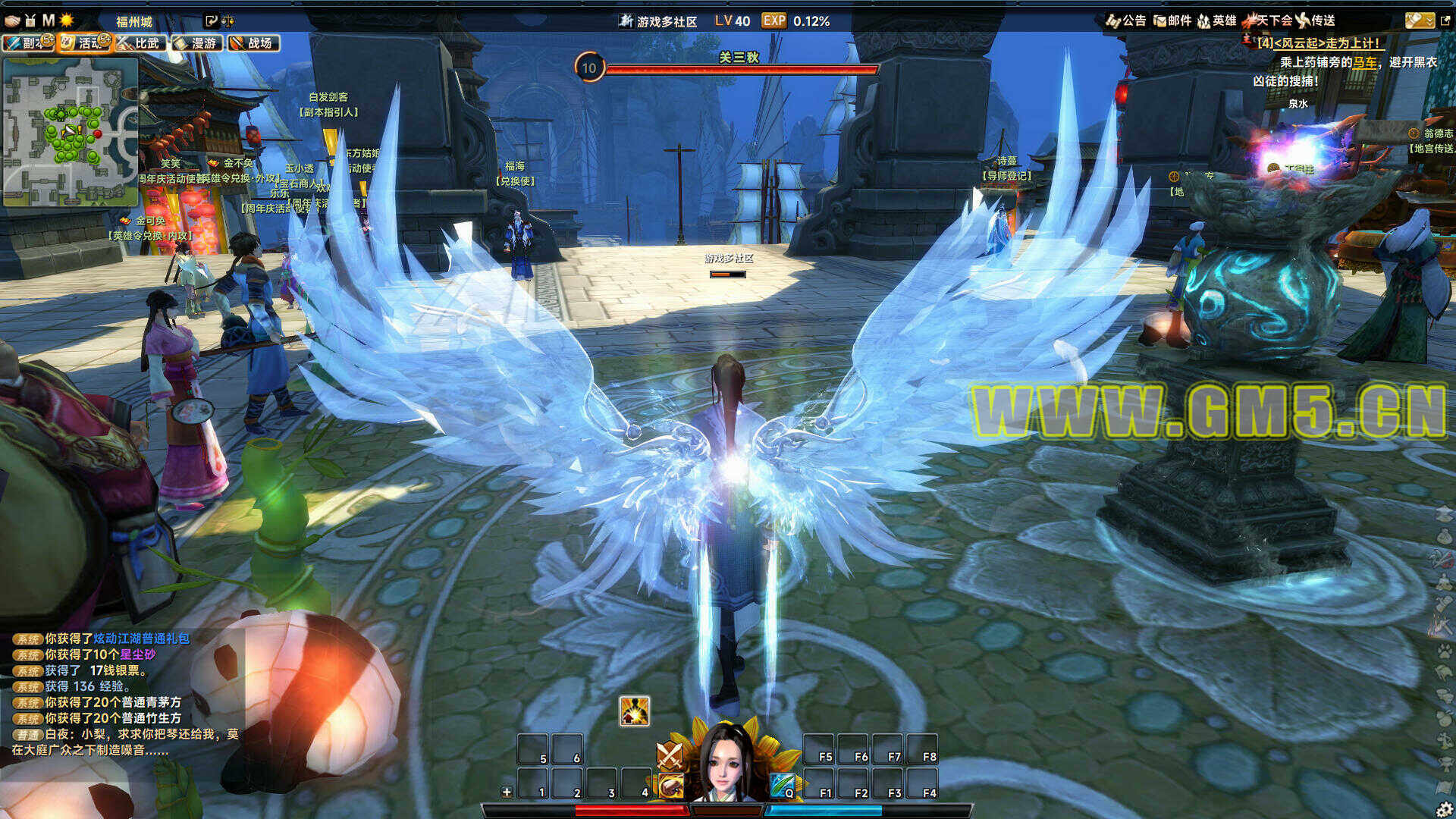Open the 漫游 roaming button
This screenshot has height=819, width=1456.
click(x=198, y=43)
